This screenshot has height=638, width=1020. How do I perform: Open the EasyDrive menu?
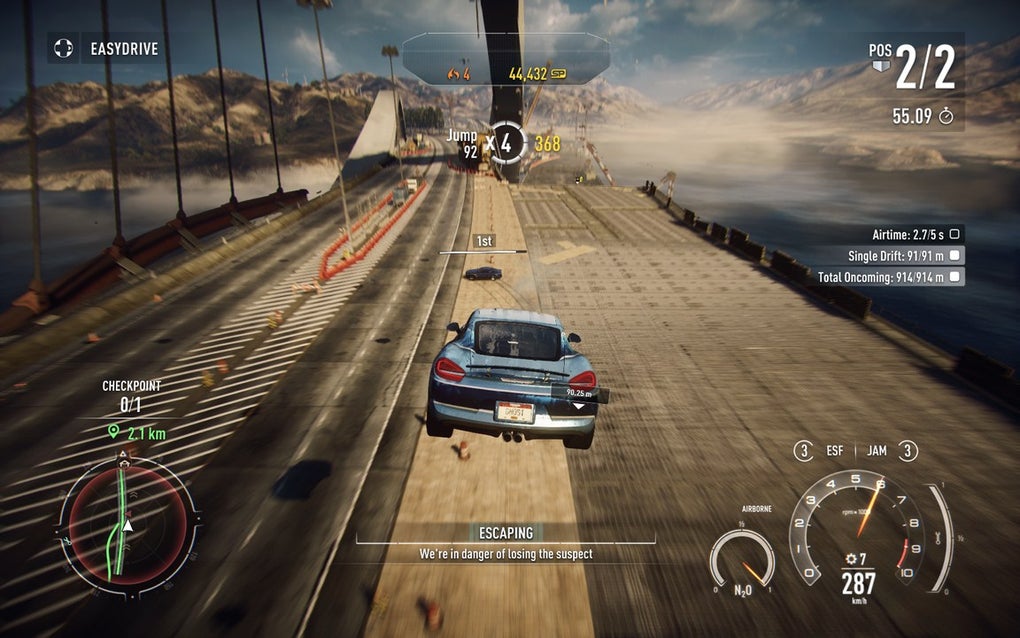click(105, 47)
